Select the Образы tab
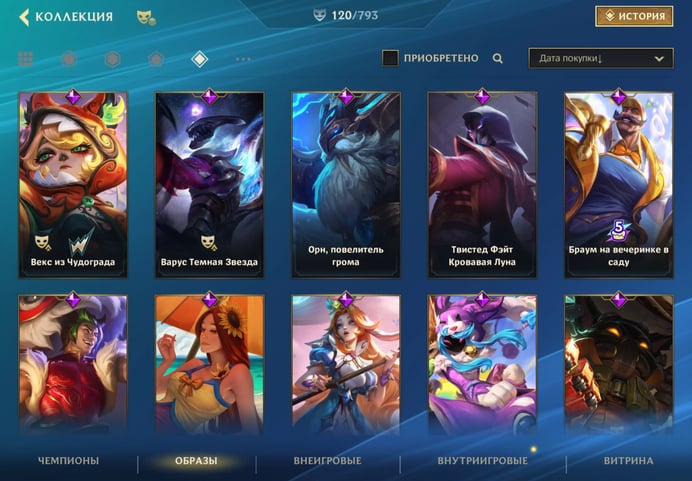Image resolution: width=692 pixels, height=481 pixels. (197, 461)
